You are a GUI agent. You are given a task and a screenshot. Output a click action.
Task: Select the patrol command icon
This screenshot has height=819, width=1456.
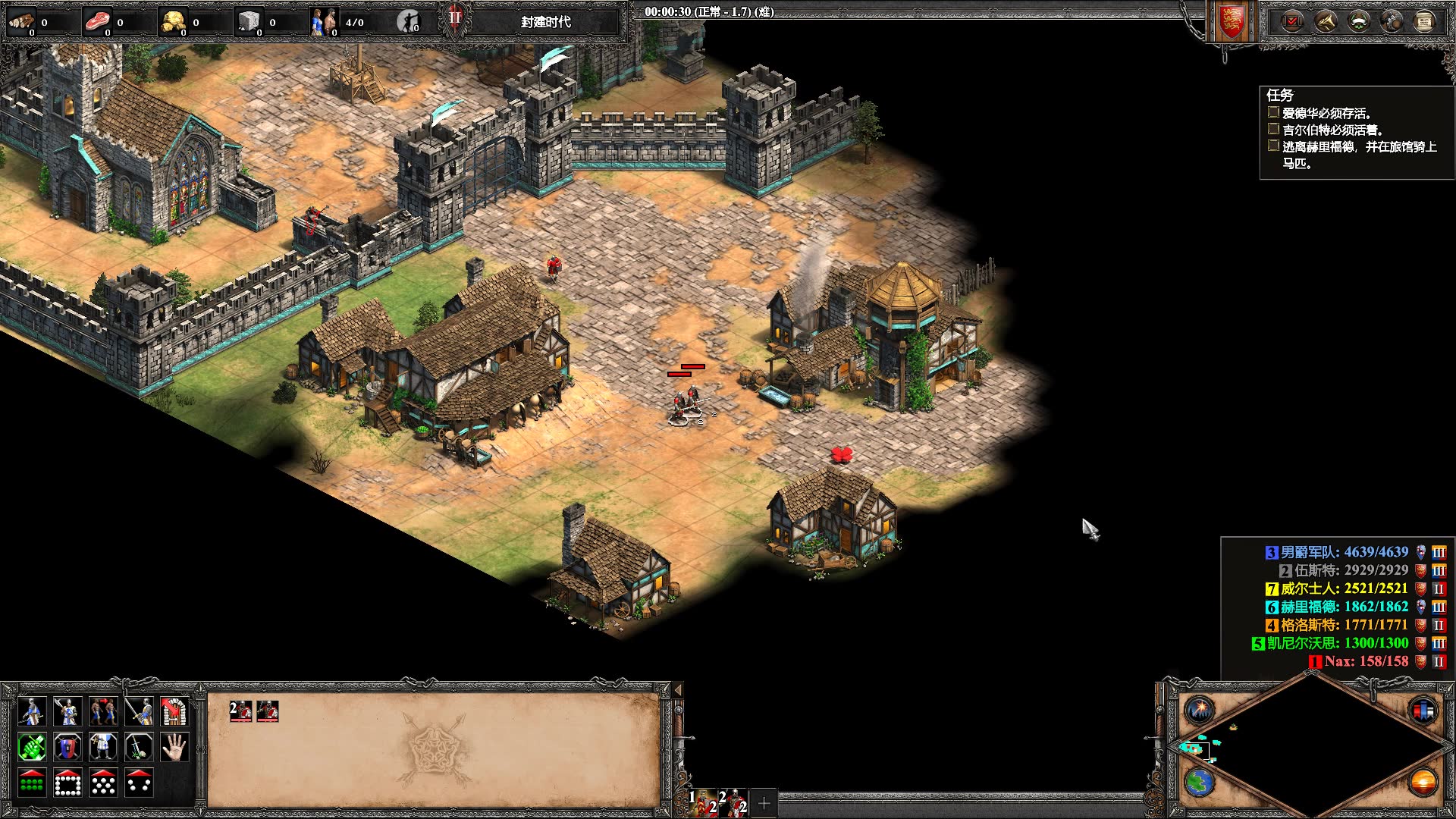click(32, 711)
